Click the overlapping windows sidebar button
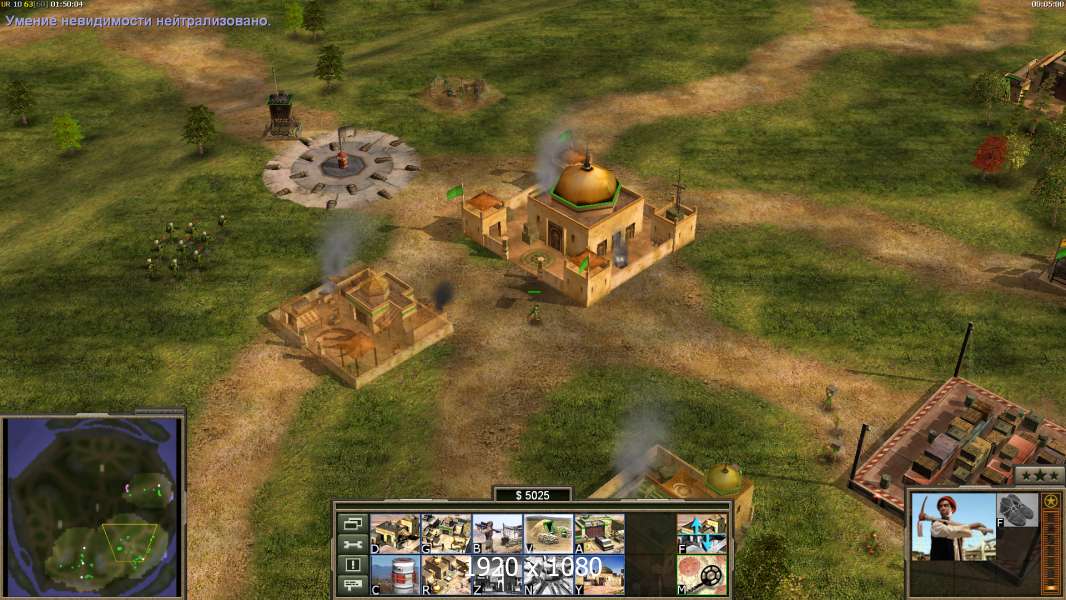This screenshot has width=1066, height=600. coord(351,523)
